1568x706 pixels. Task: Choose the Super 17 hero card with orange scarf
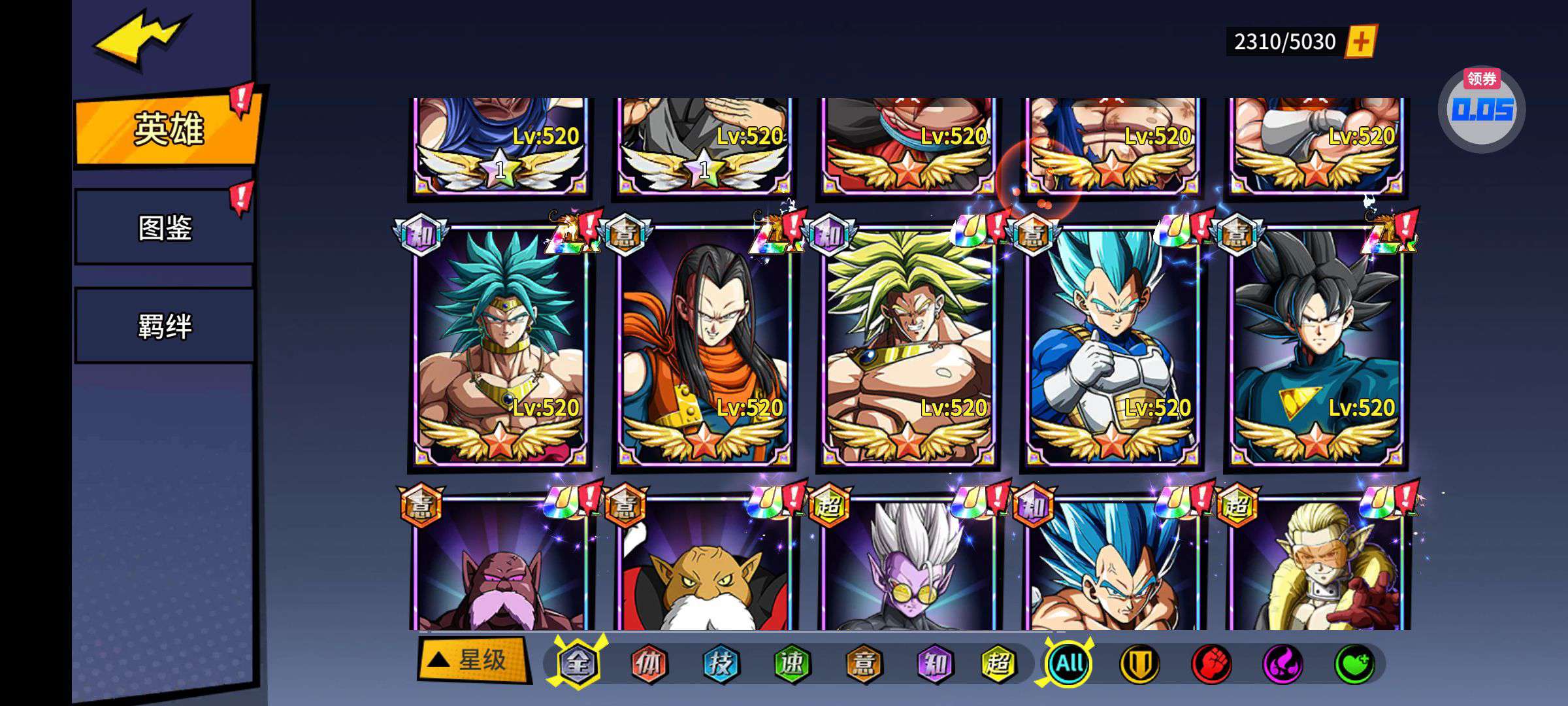click(x=704, y=346)
